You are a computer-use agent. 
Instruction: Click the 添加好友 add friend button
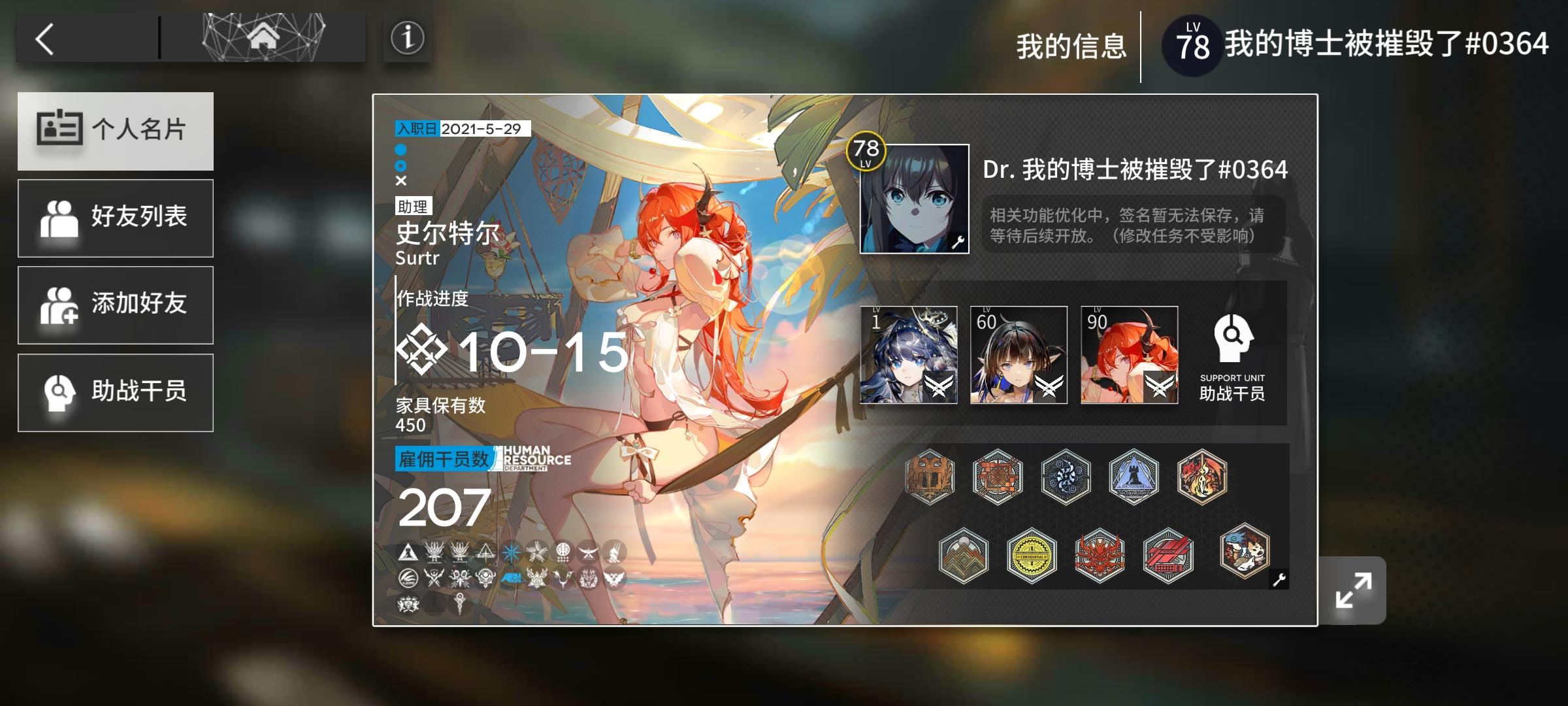116,305
